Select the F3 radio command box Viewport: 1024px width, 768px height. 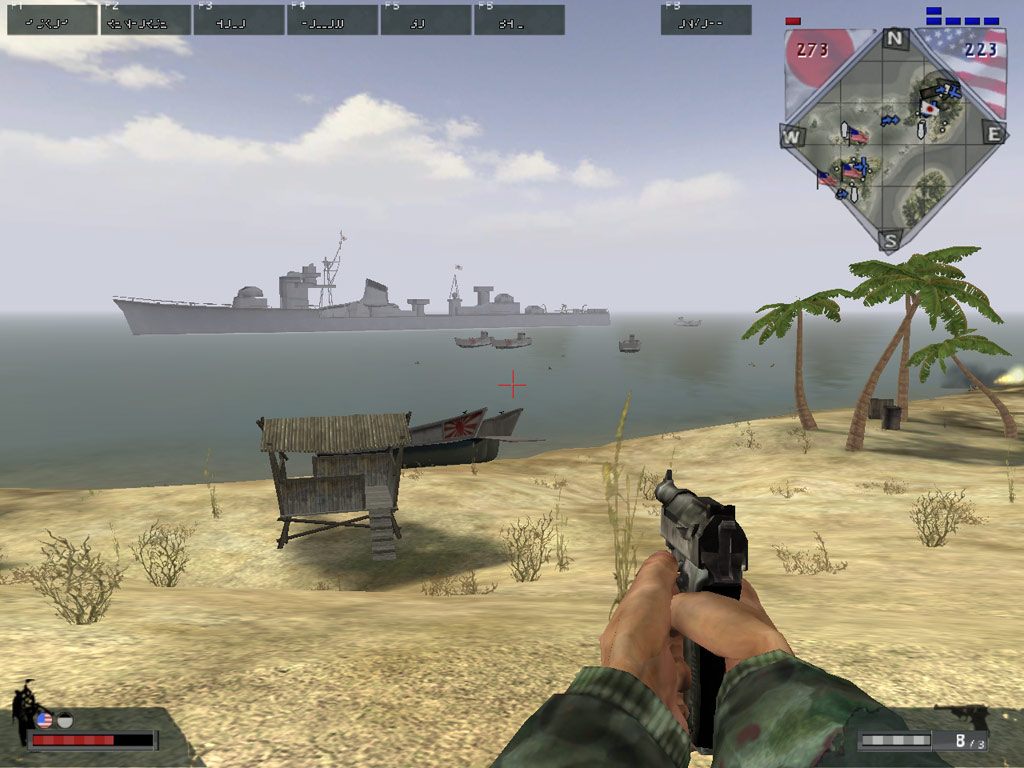click(239, 20)
